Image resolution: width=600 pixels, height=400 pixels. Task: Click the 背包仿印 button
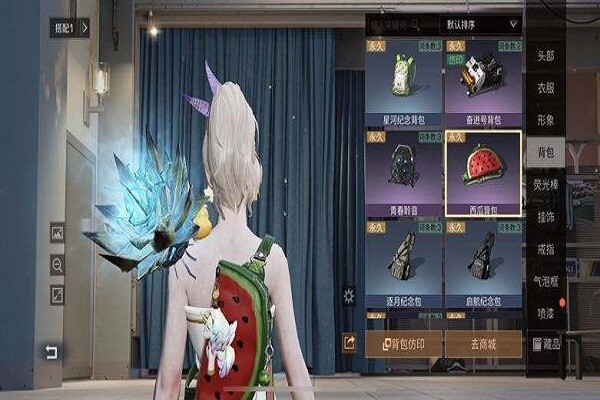[403, 344]
